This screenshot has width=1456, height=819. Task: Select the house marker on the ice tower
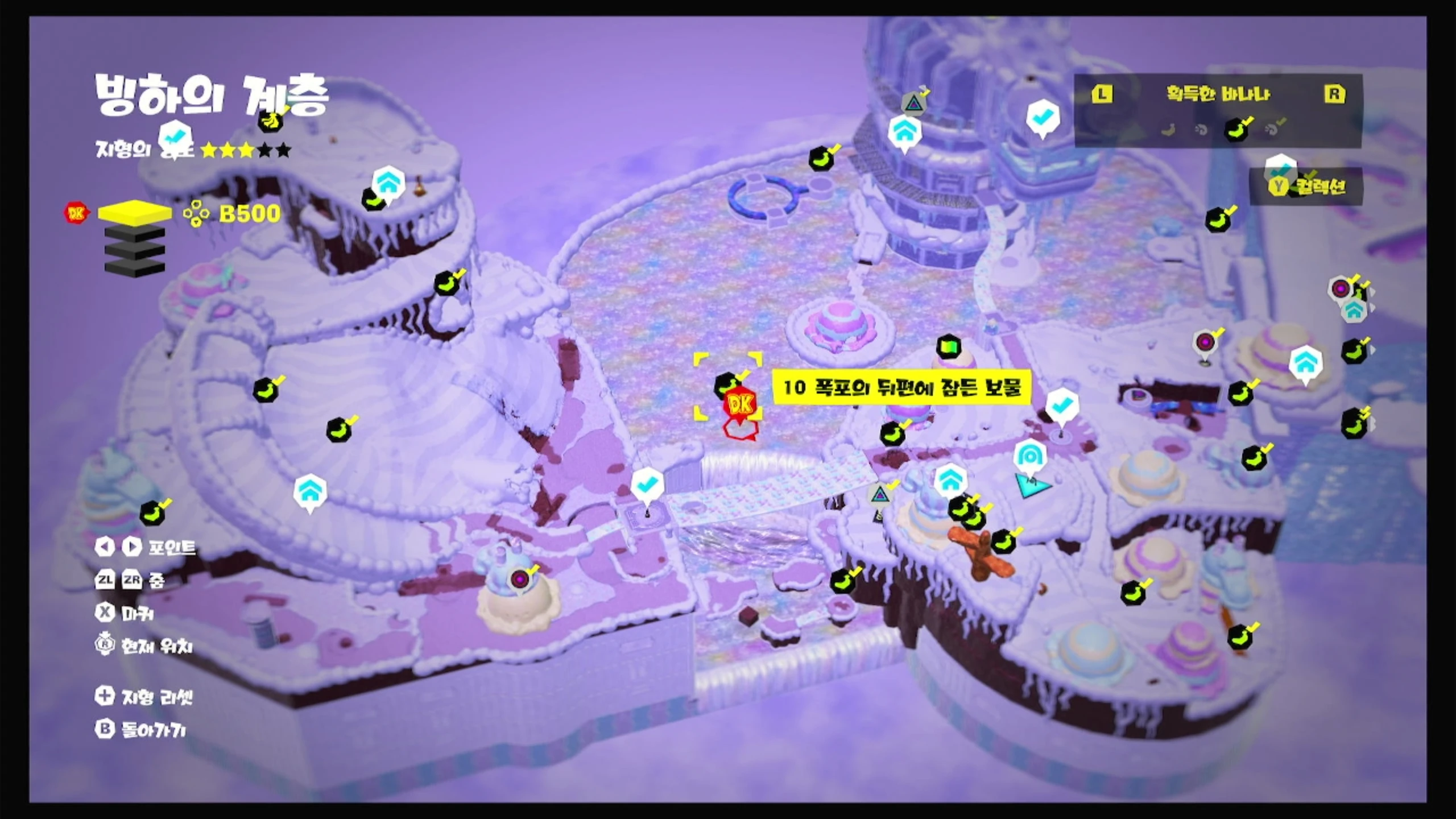904,132
